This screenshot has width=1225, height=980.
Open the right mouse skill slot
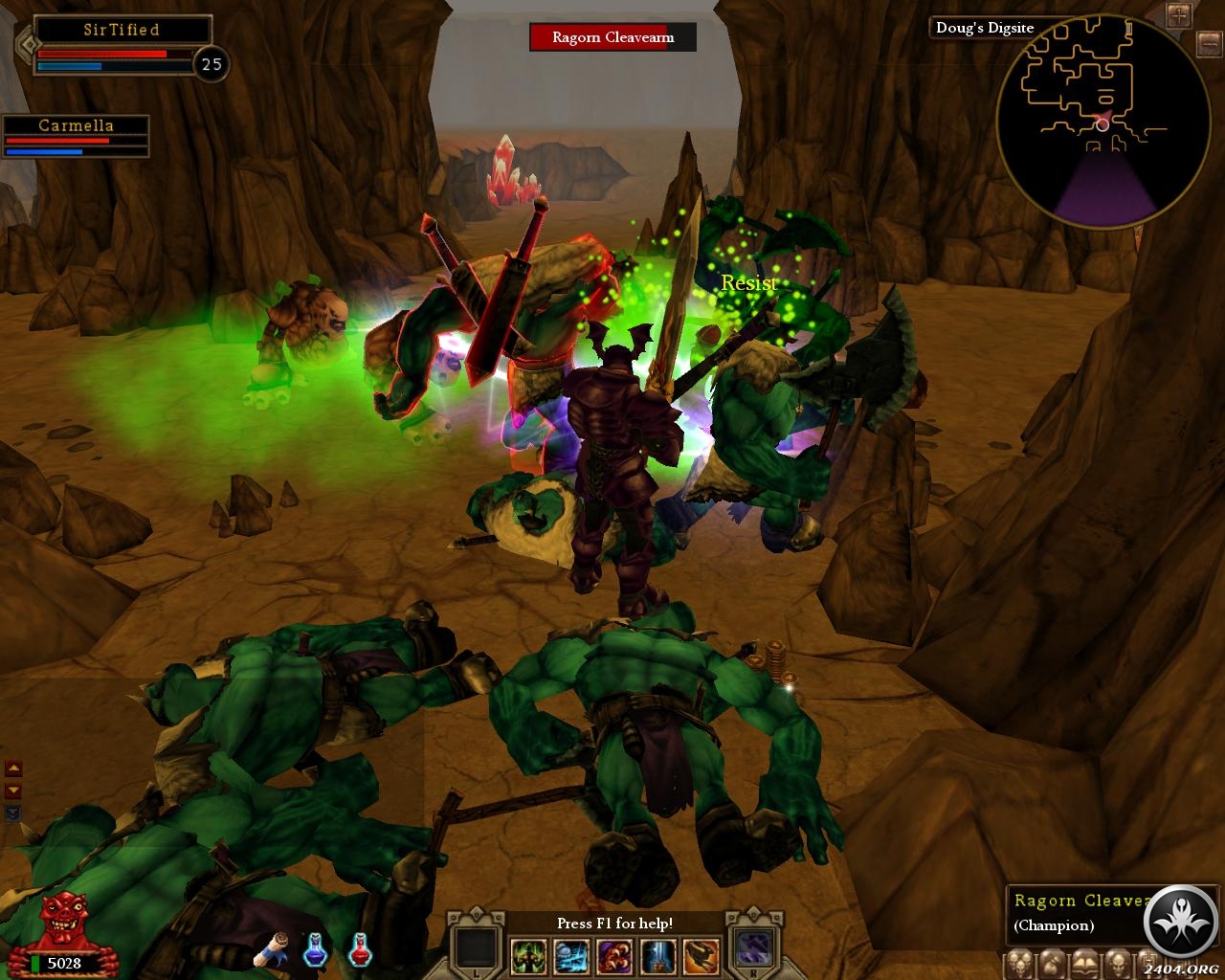tap(752, 948)
